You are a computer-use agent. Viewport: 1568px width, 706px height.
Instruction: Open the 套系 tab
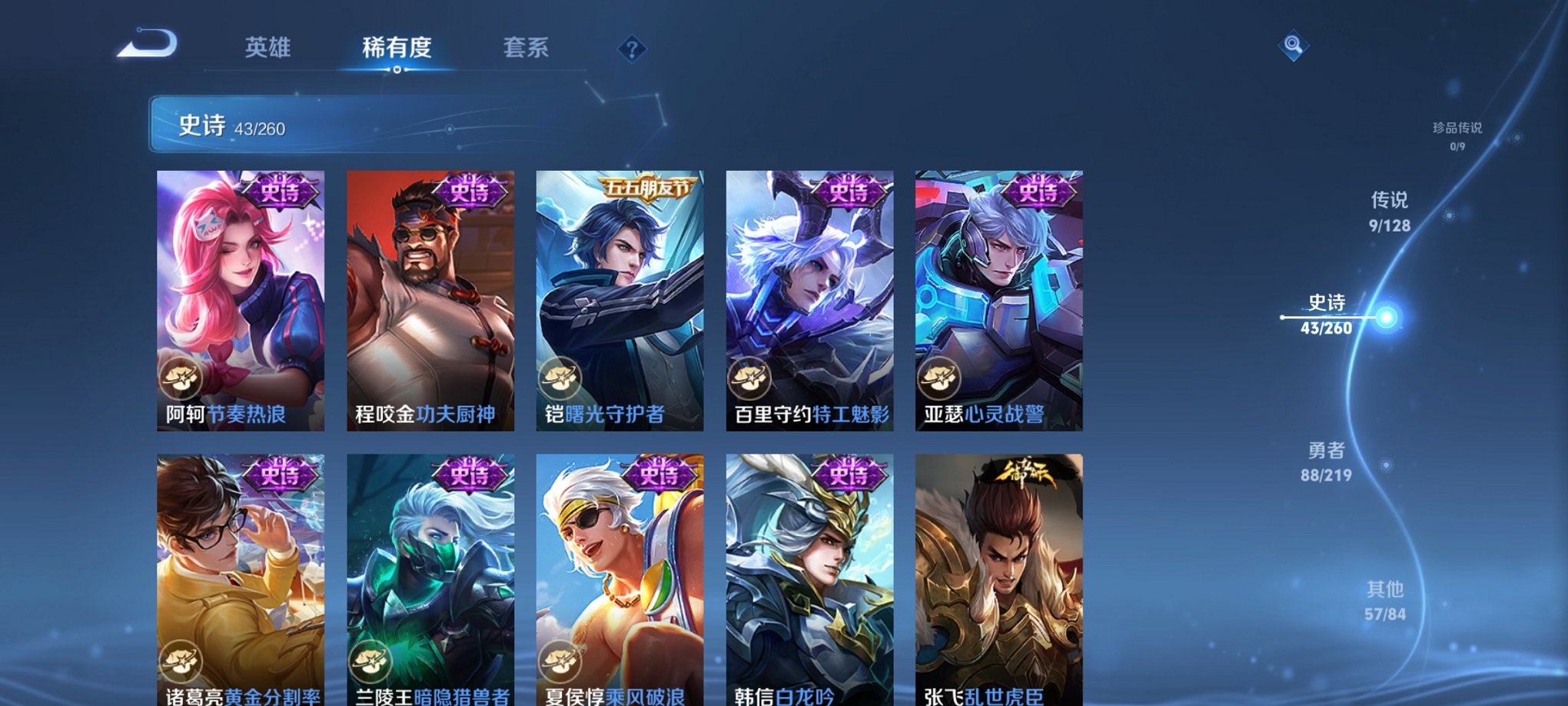[526, 48]
